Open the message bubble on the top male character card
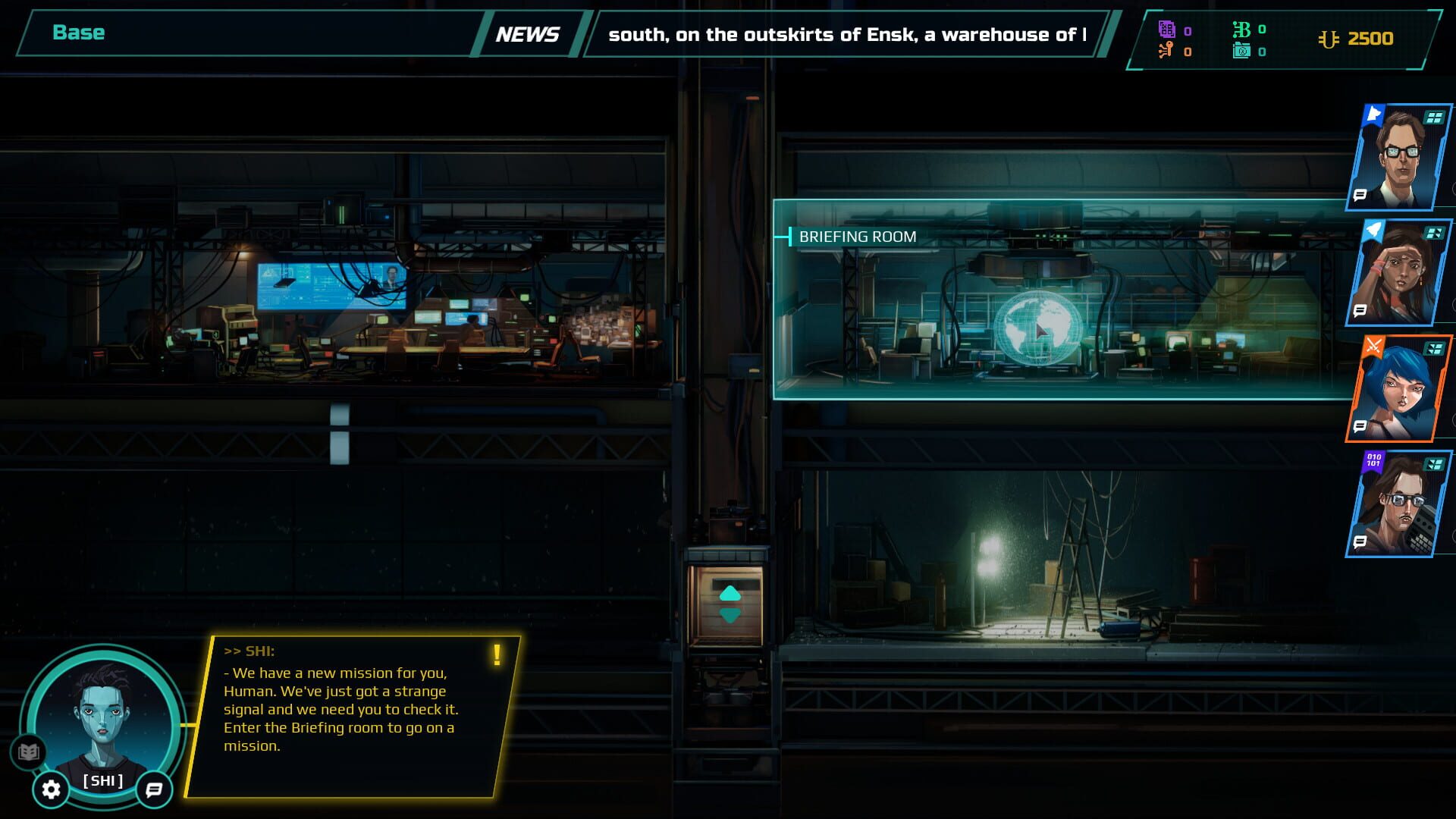 point(1359,194)
